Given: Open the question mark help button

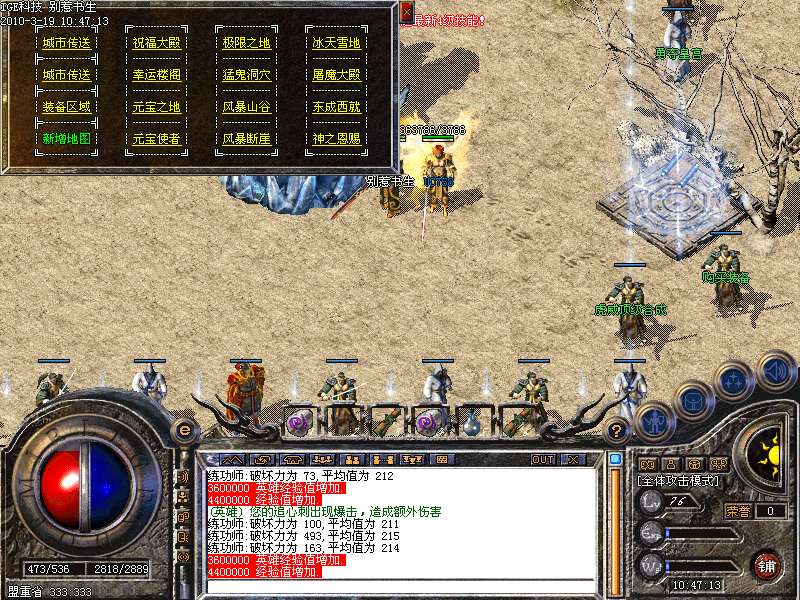Looking at the screenshot, I should [x=617, y=431].
